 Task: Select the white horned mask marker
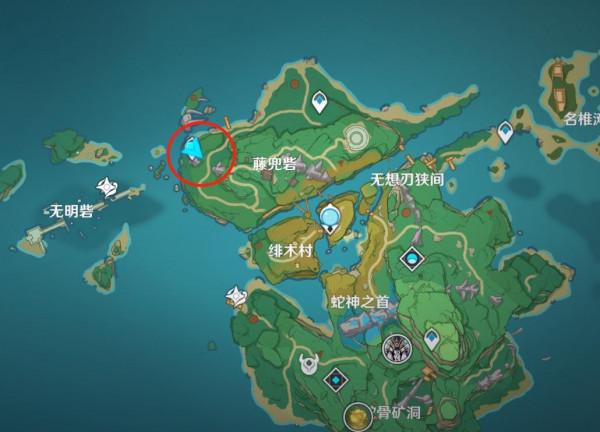[x=307, y=364]
